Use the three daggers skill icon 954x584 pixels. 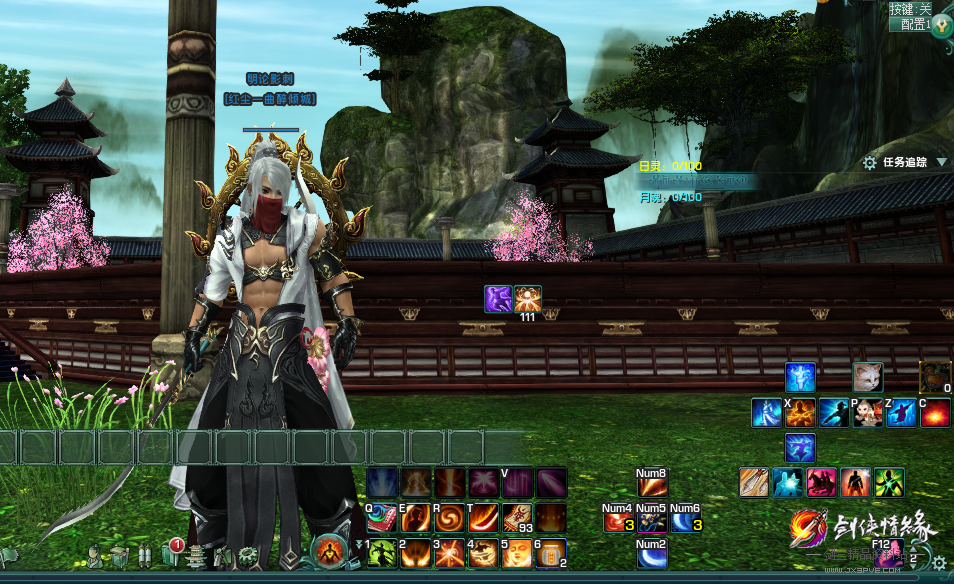click(x=754, y=482)
